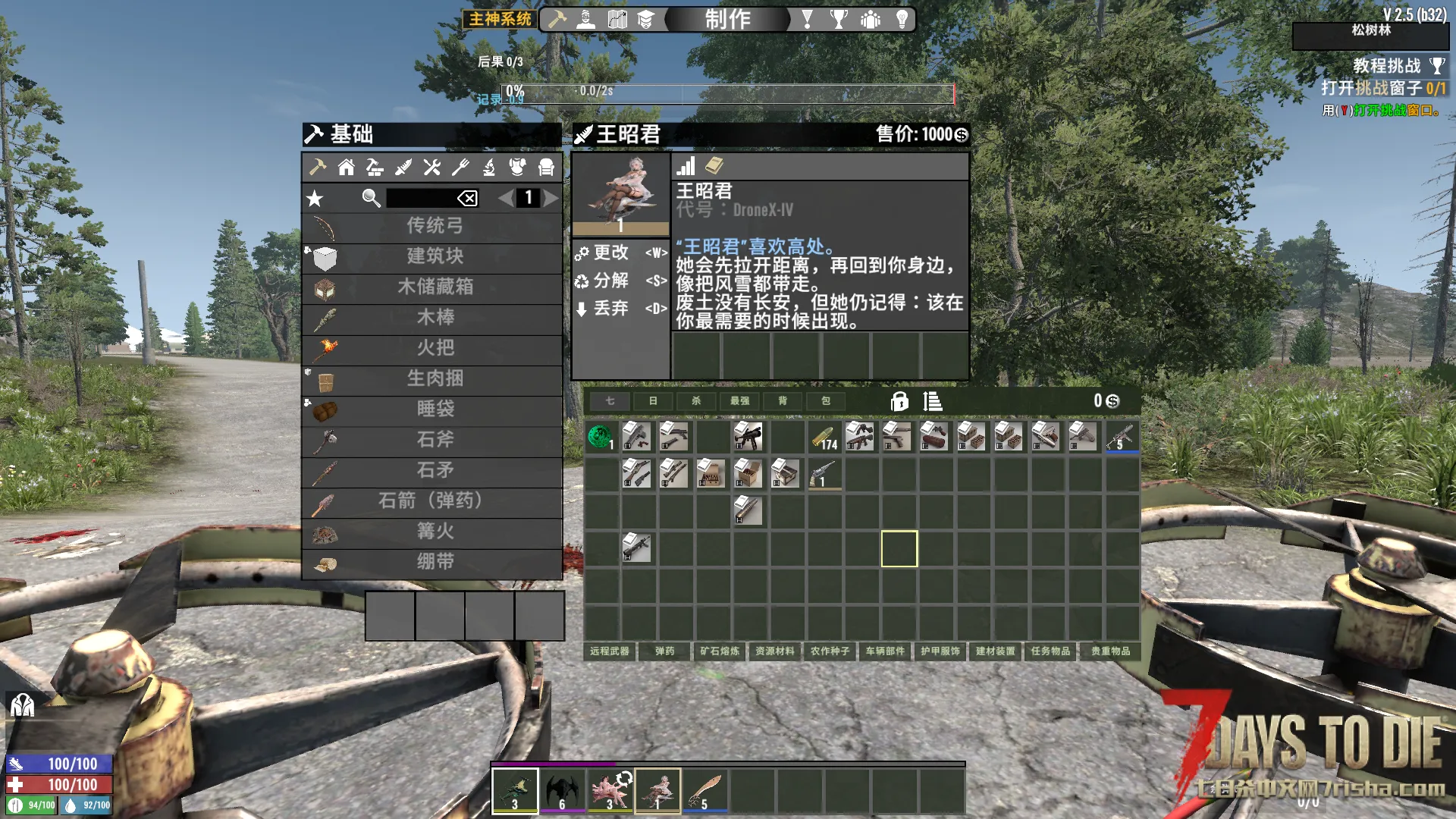1456x819 pixels.
Task: Open the 主神系统 menu button
Action: 500,19
